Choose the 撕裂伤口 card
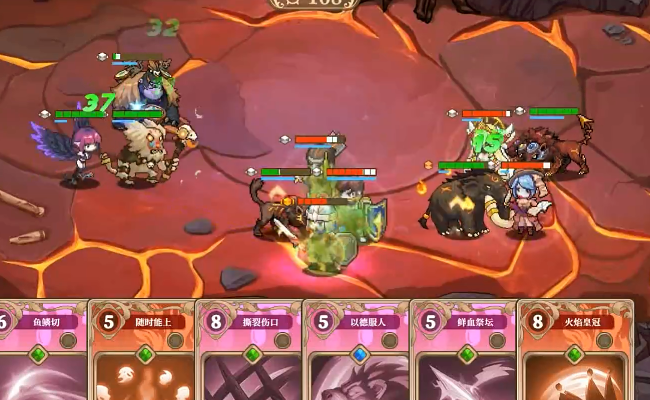 pyautogui.click(x=248, y=355)
